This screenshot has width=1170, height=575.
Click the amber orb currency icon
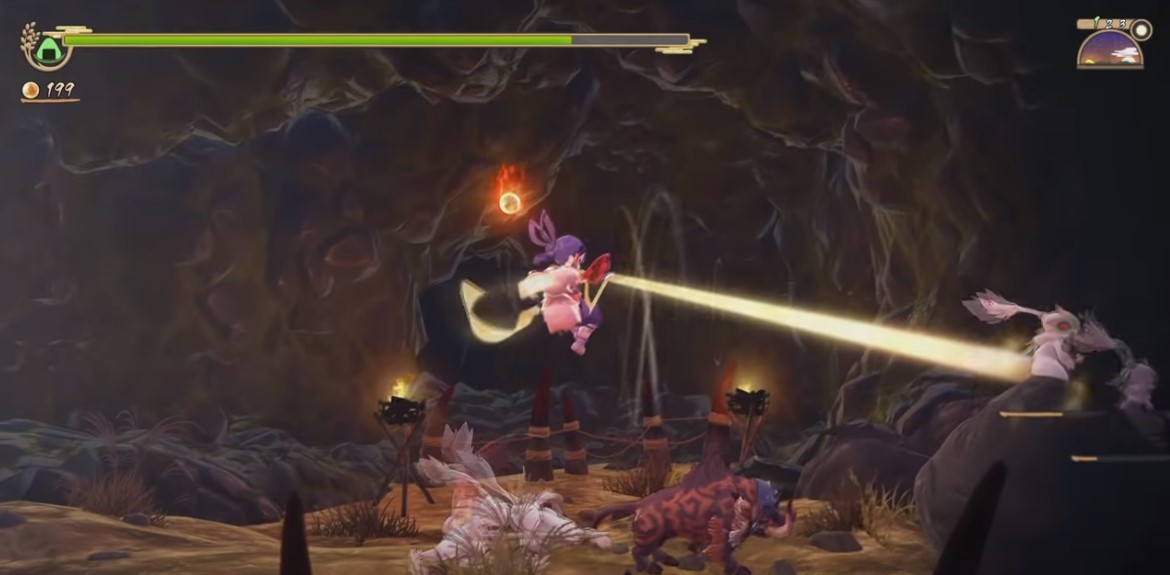click(31, 91)
